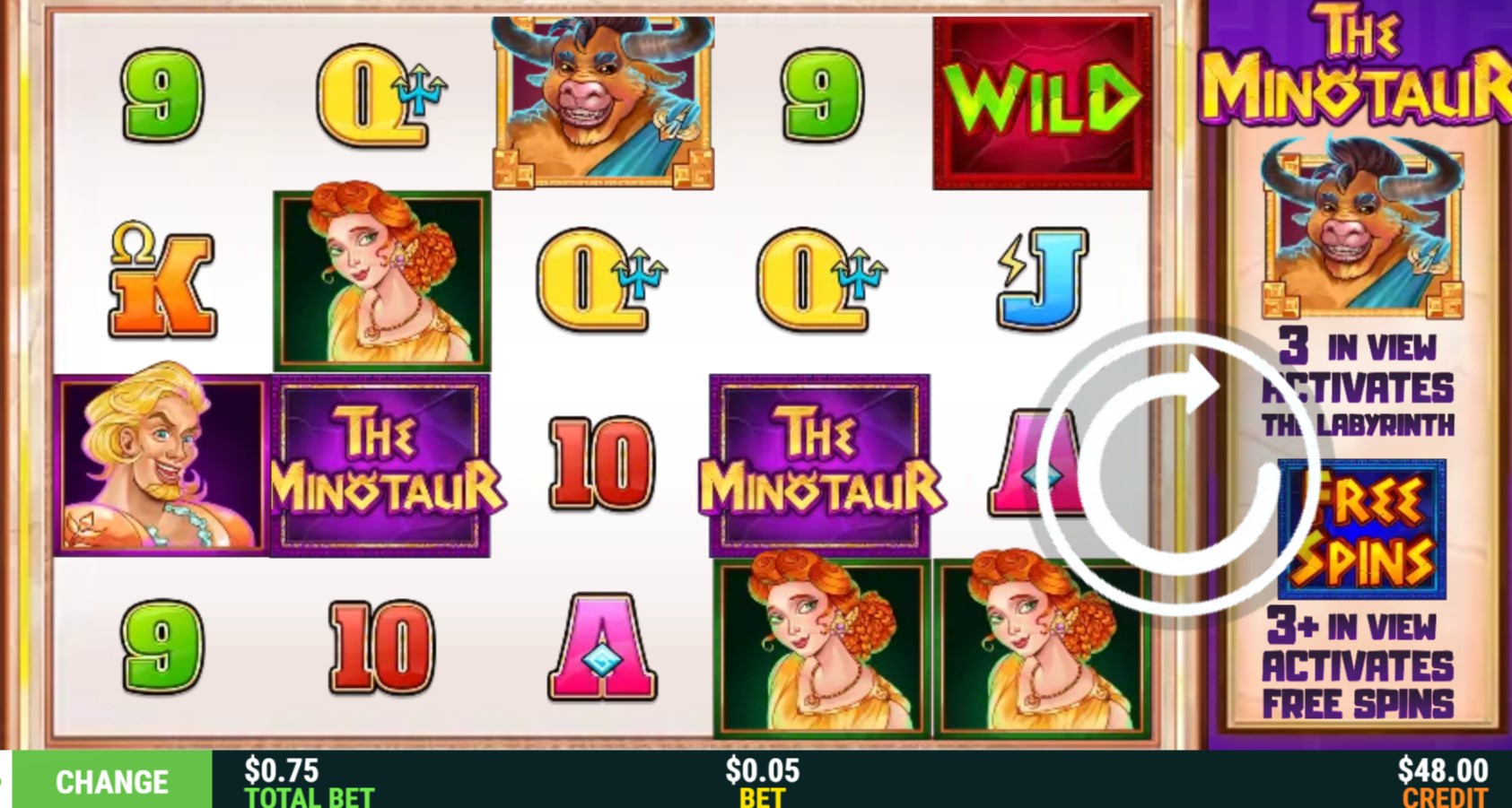Select The Minotaur logo symbol on reel two
This screenshot has height=808, width=1512.
(380, 465)
